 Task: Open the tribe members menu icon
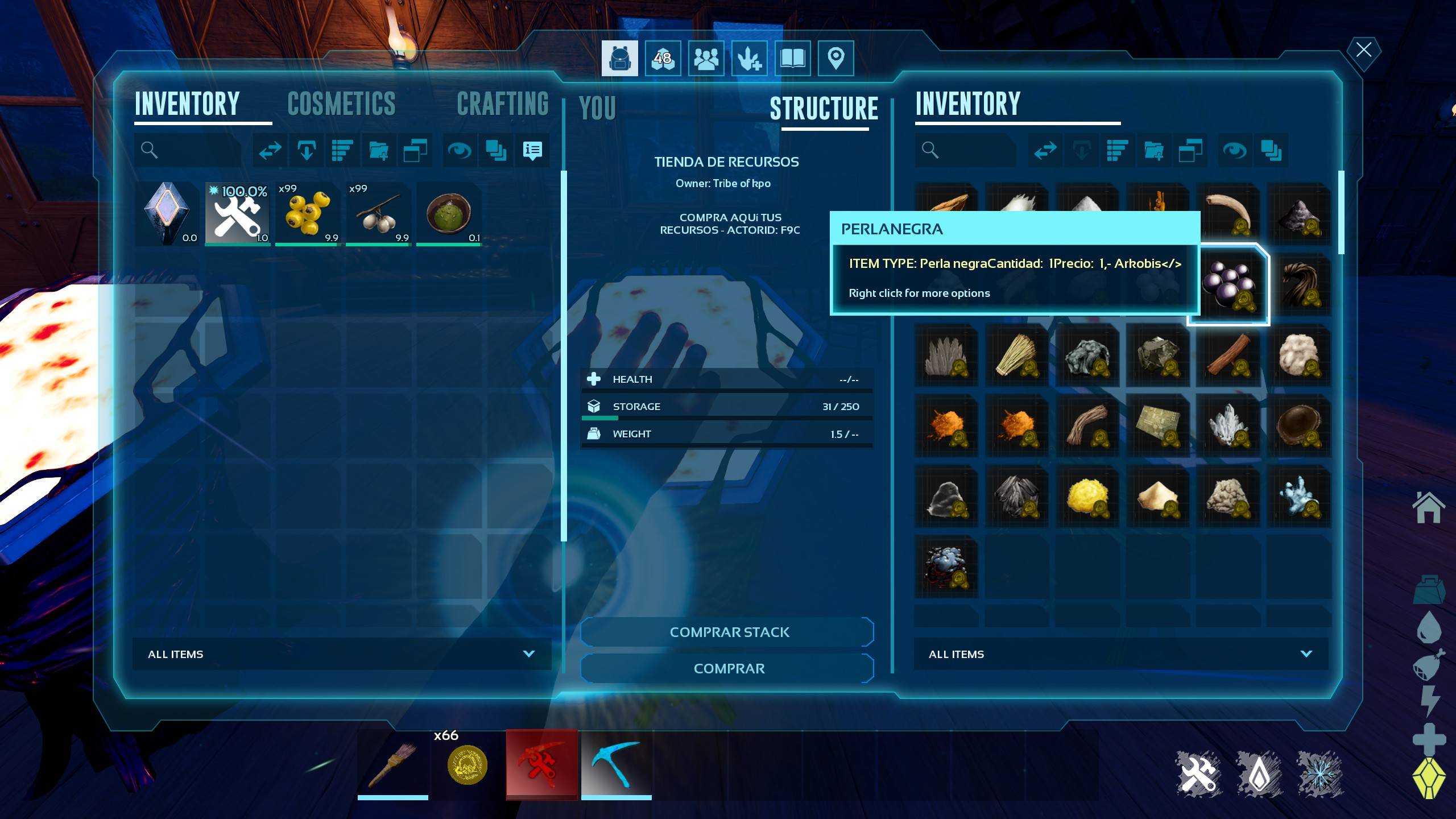[706, 58]
